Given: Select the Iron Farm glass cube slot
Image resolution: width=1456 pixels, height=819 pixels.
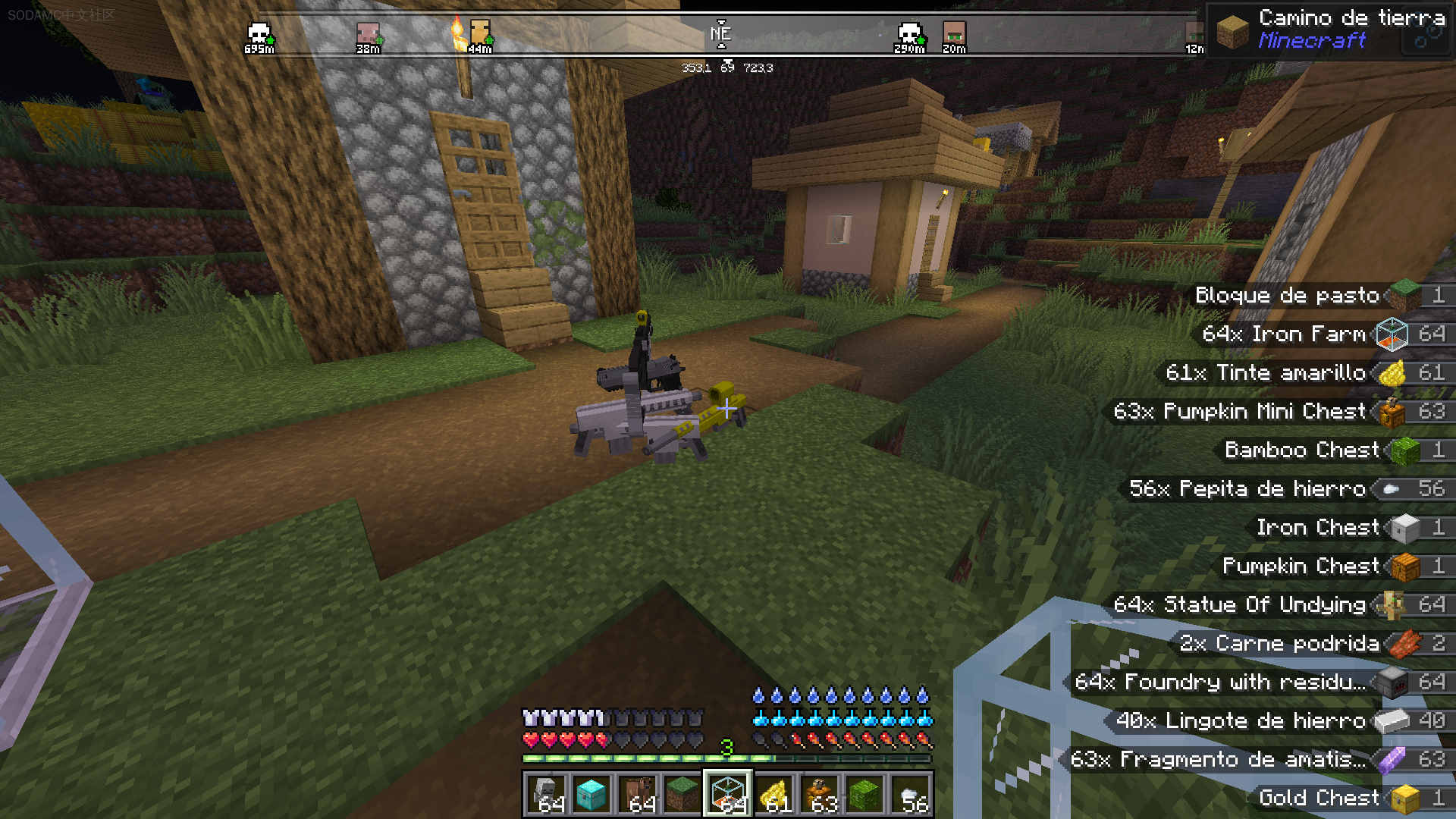Looking at the screenshot, I should click(728, 794).
